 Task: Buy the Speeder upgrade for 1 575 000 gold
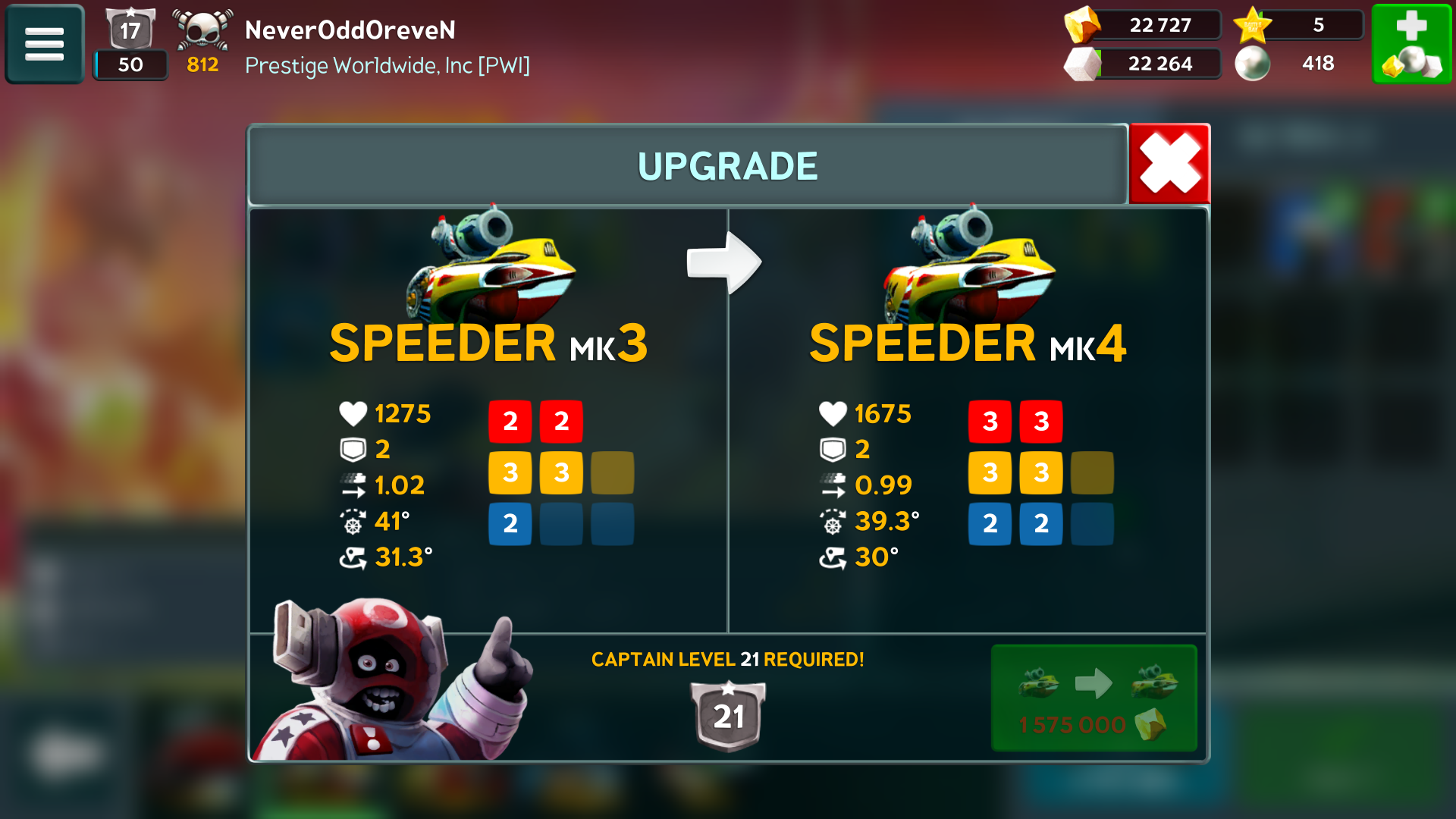tap(1094, 698)
